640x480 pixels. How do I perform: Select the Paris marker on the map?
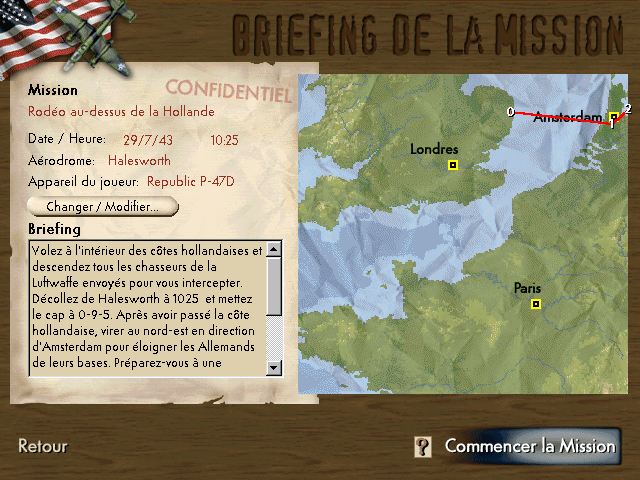tap(536, 304)
